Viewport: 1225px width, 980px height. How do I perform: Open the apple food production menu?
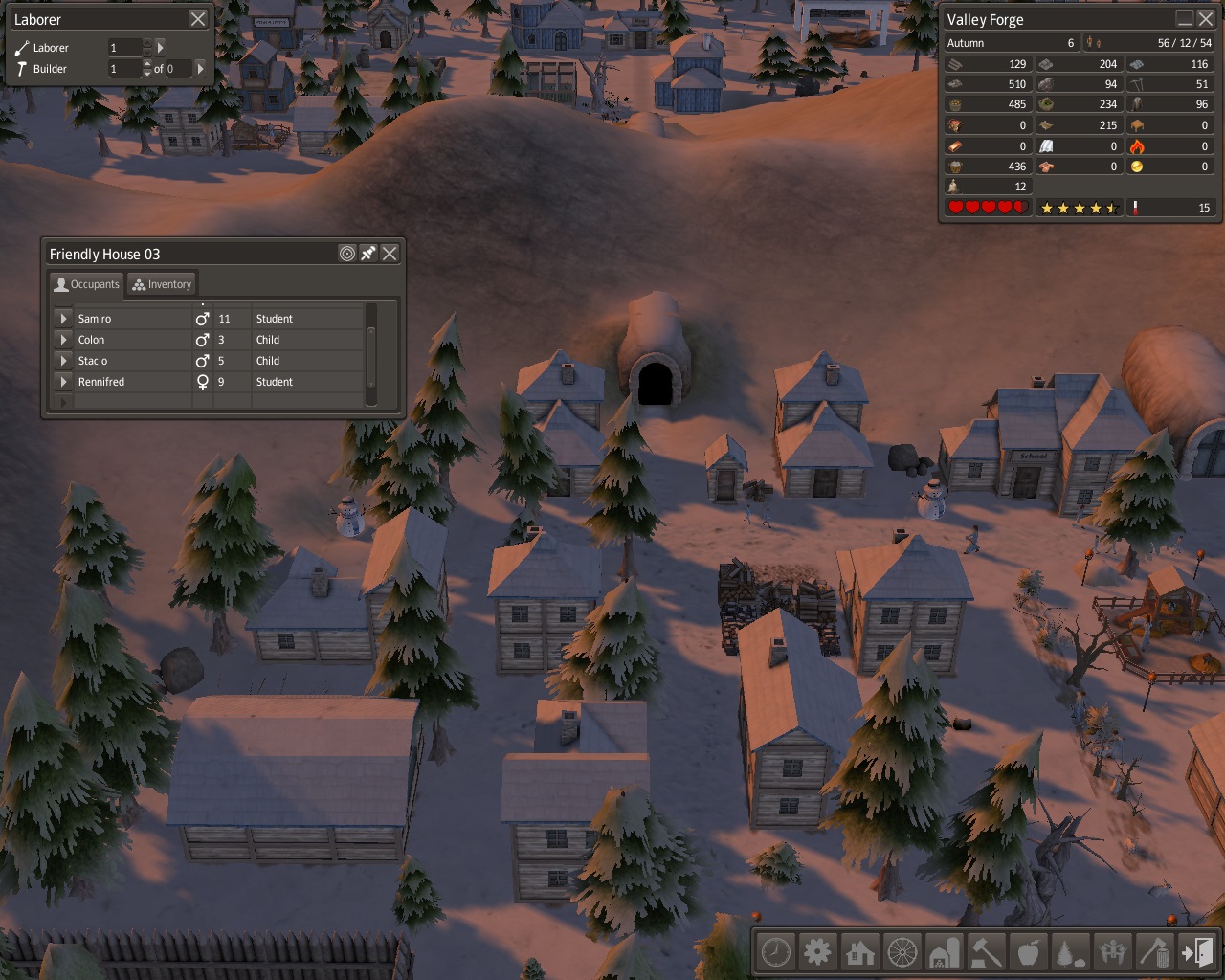tap(1029, 952)
